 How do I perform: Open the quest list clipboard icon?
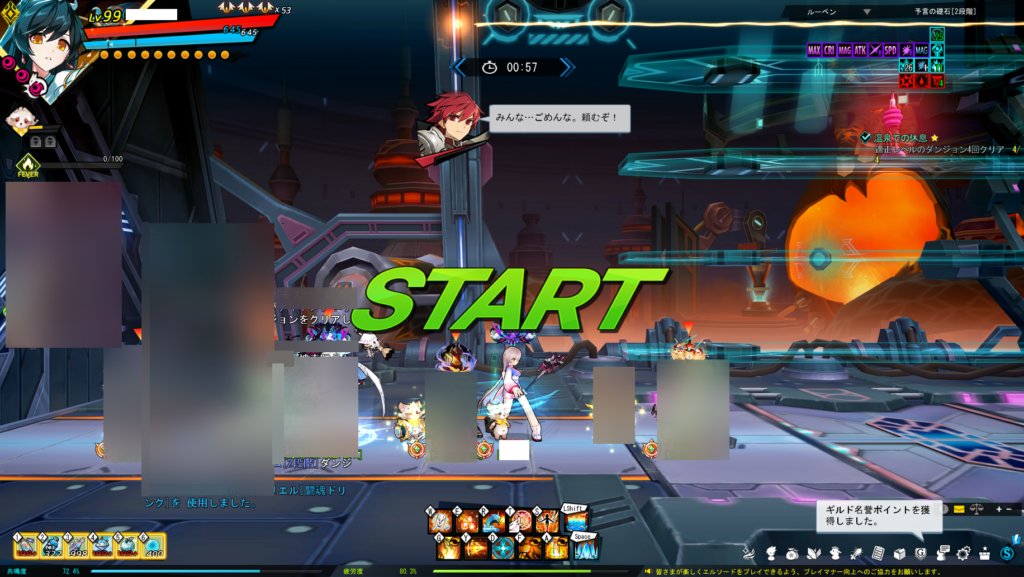tap(878, 553)
